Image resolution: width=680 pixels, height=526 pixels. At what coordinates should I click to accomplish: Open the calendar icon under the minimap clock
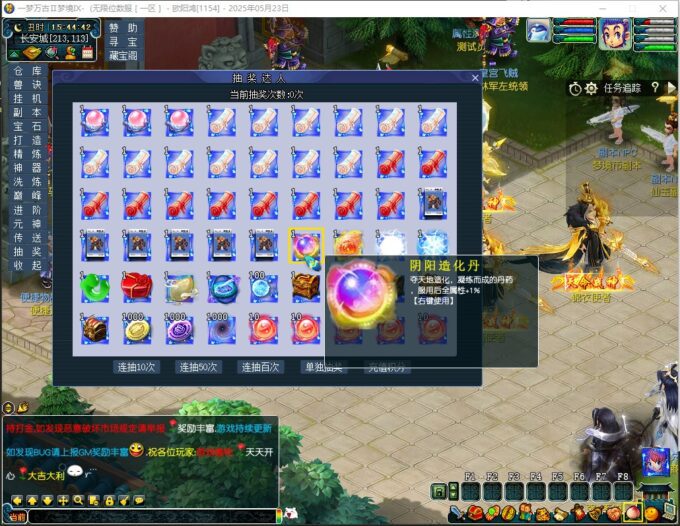tap(88, 51)
